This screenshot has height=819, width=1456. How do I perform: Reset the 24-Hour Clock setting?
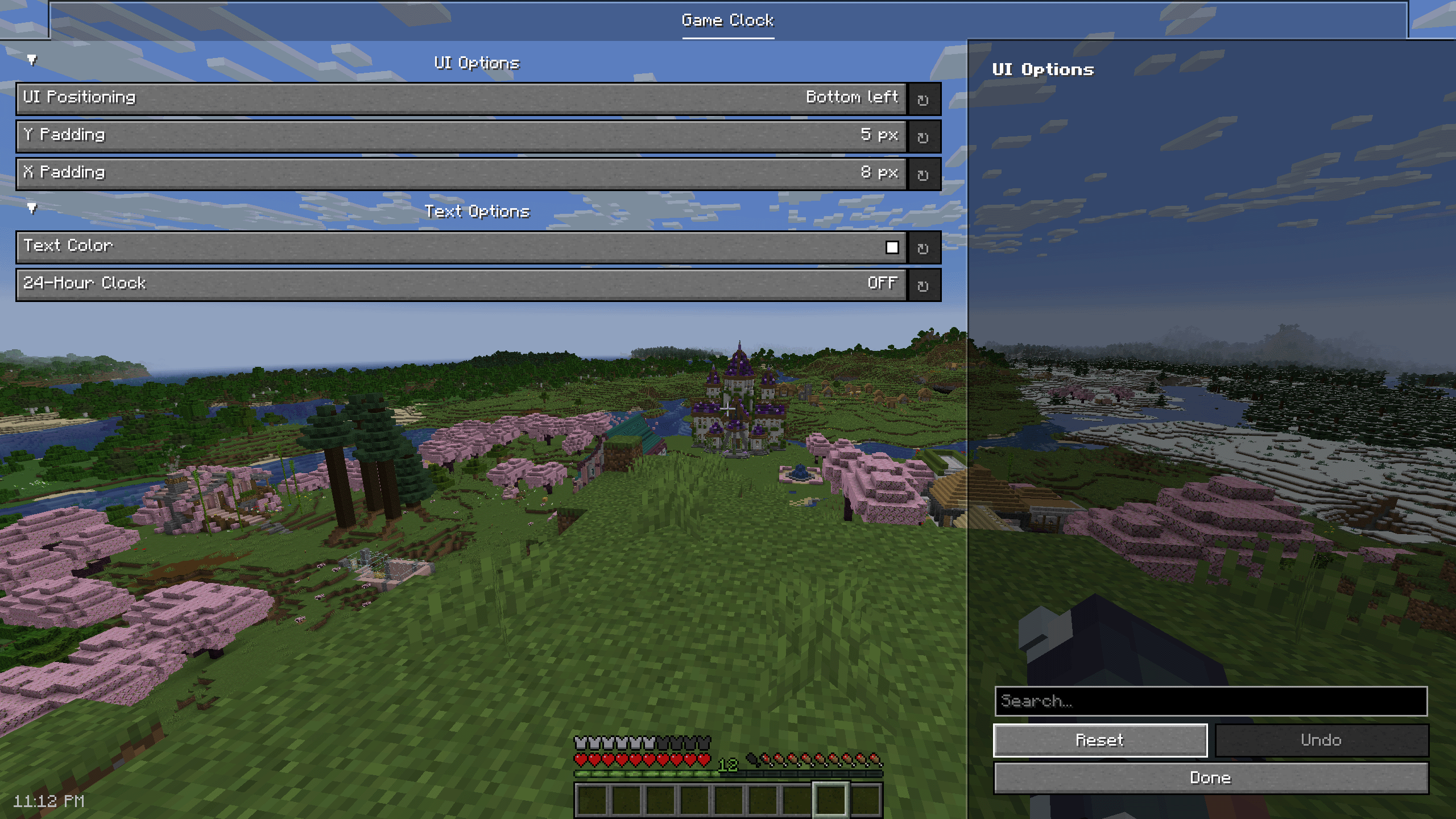pos(924,284)
